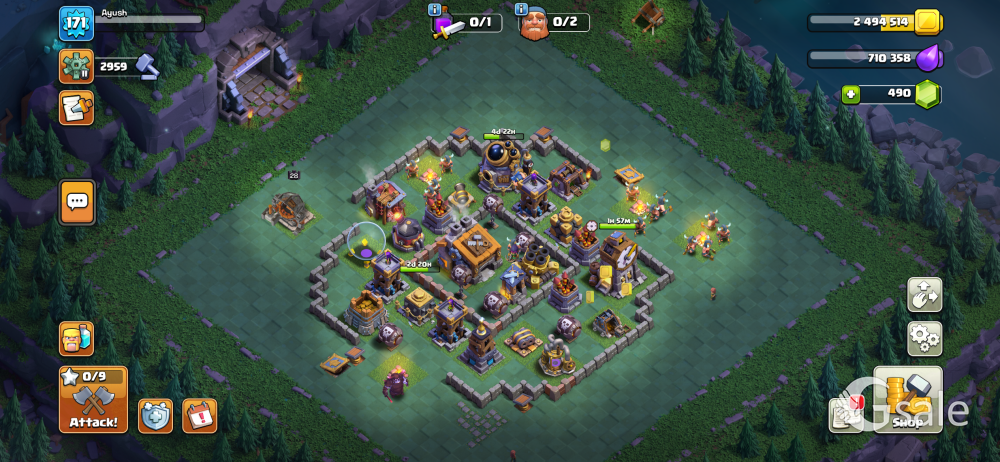Add gems with the green plus button

[x=851, y=95]
